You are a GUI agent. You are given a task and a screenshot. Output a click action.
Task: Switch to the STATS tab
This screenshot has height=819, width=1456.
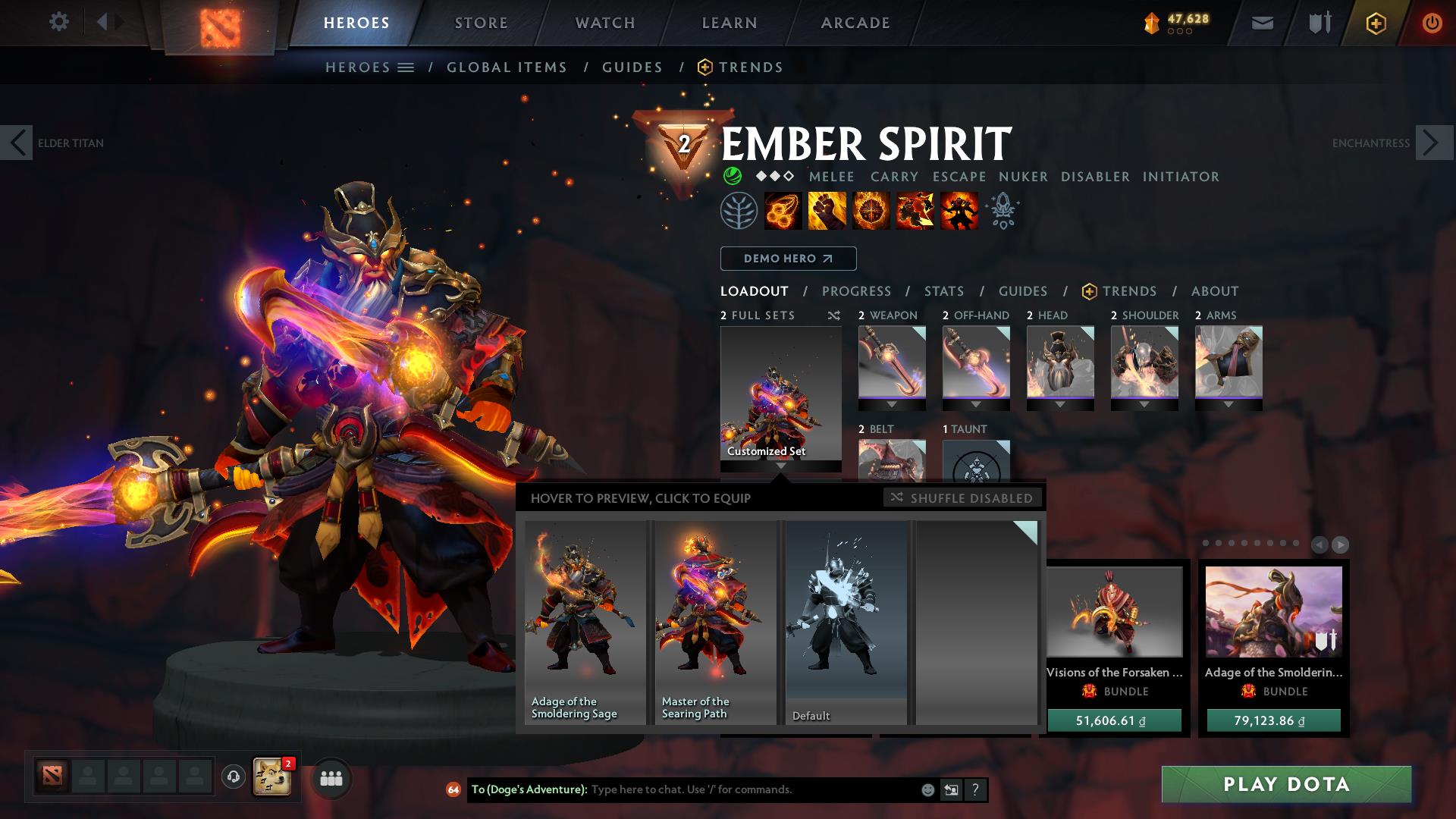943,291
